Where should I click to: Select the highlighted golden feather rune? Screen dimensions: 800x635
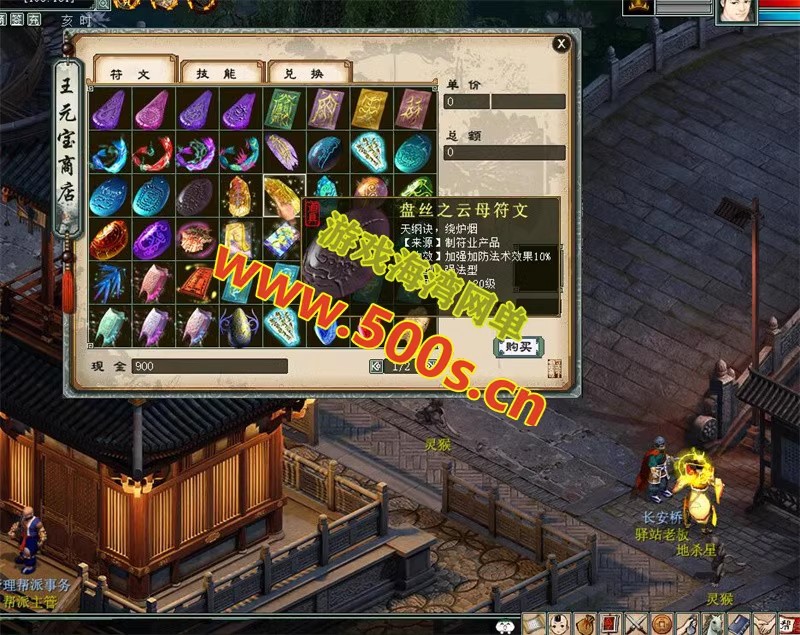[283, 194]
